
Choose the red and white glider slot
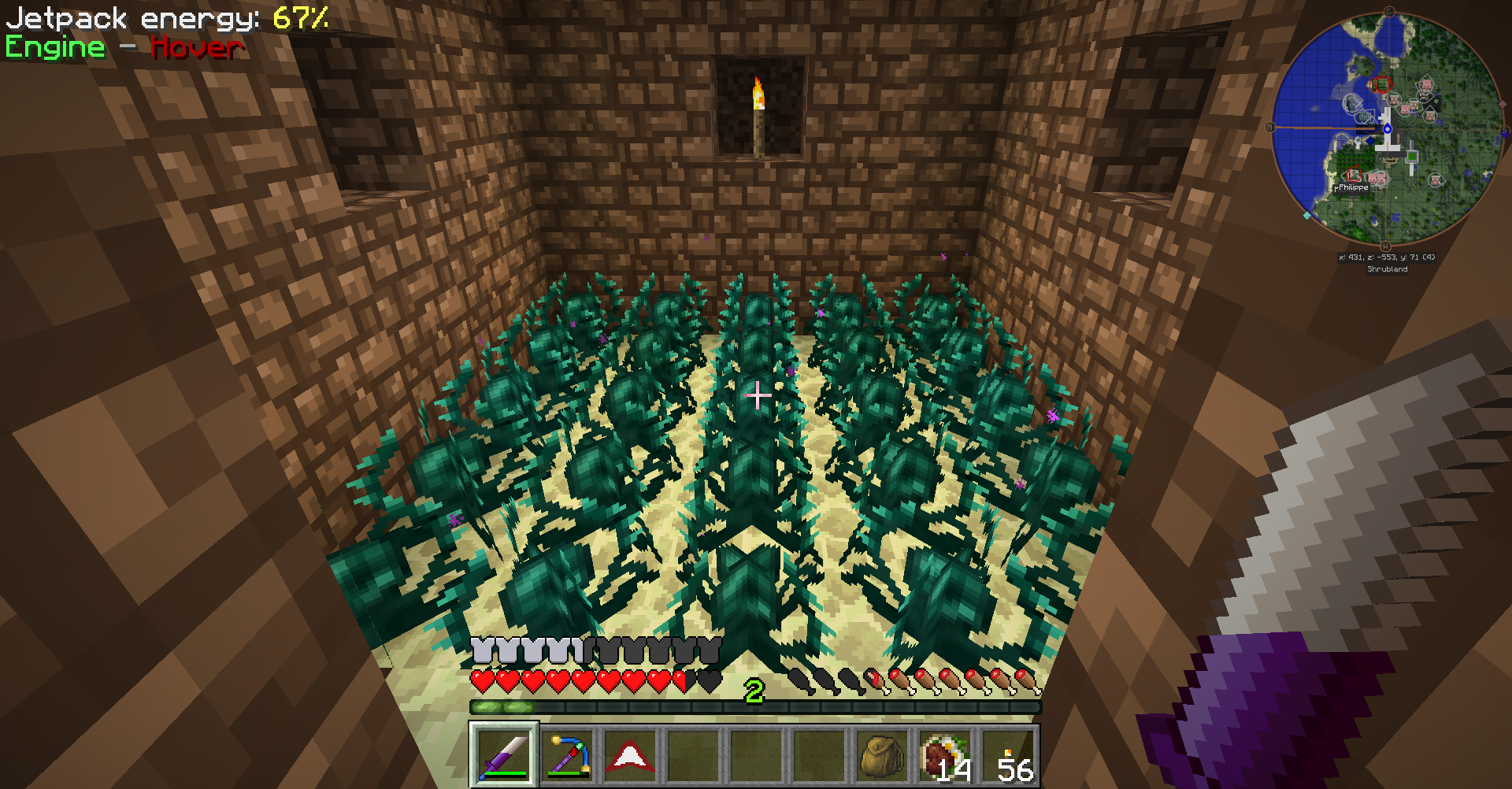point(630,754)
